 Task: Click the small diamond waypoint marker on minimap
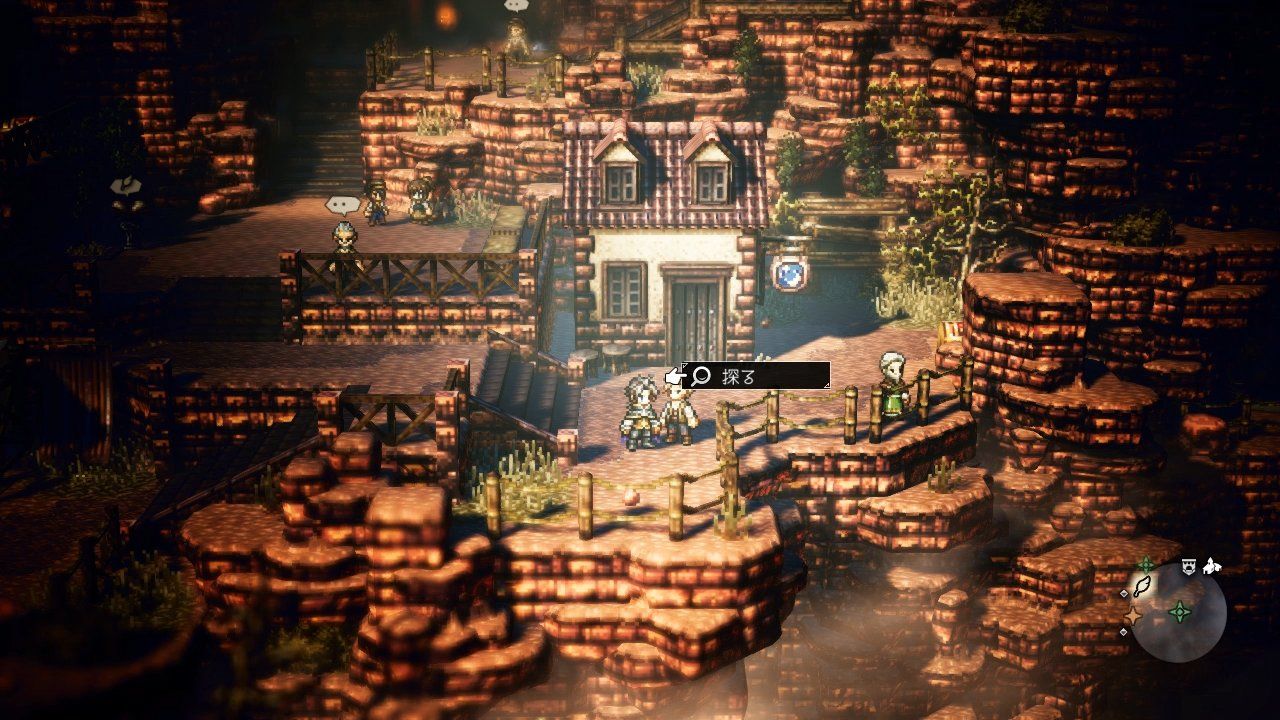[x=1124, y=593]
